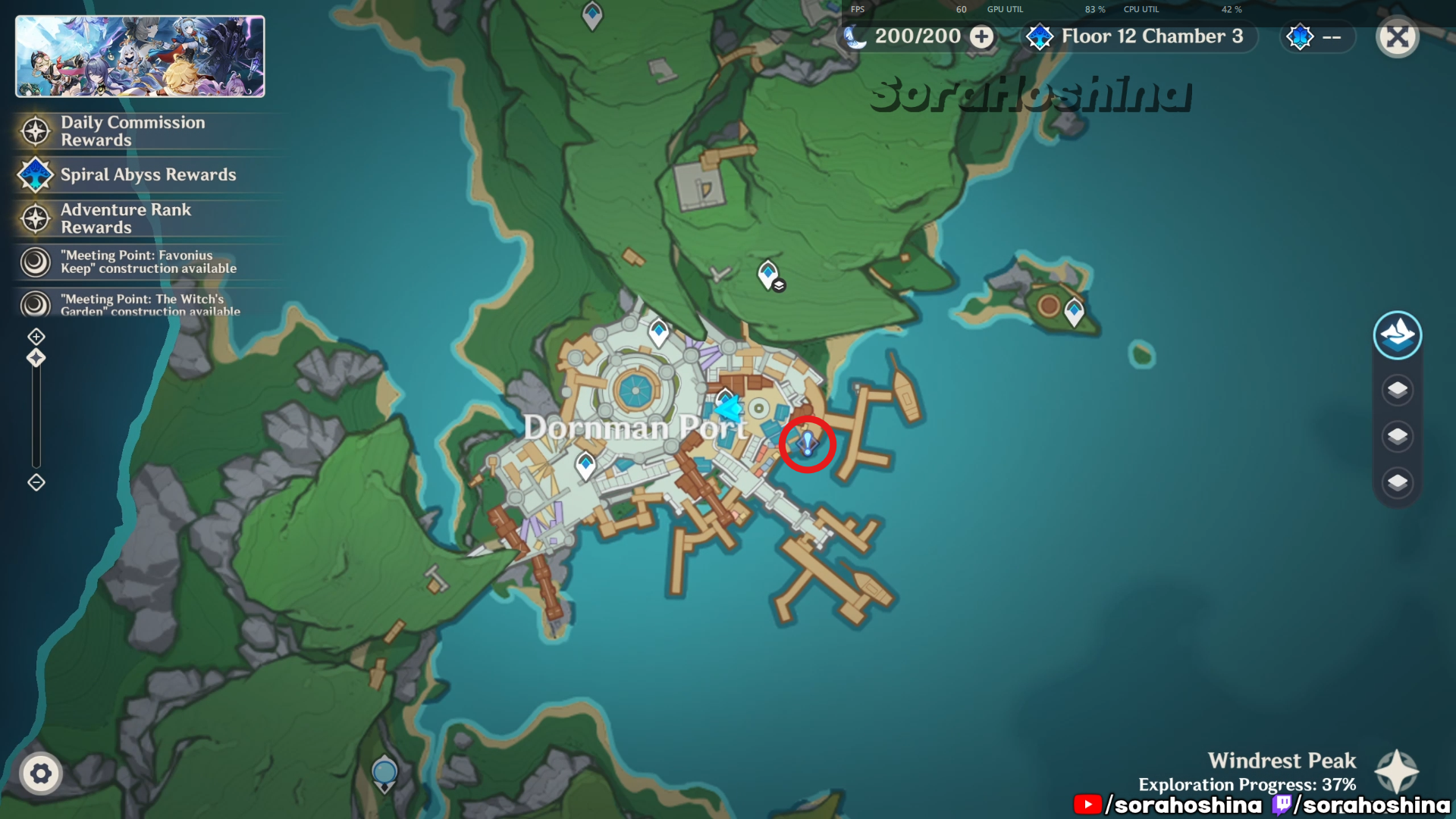Open the Windrest Peak region selector

[x=1396, y=772]
